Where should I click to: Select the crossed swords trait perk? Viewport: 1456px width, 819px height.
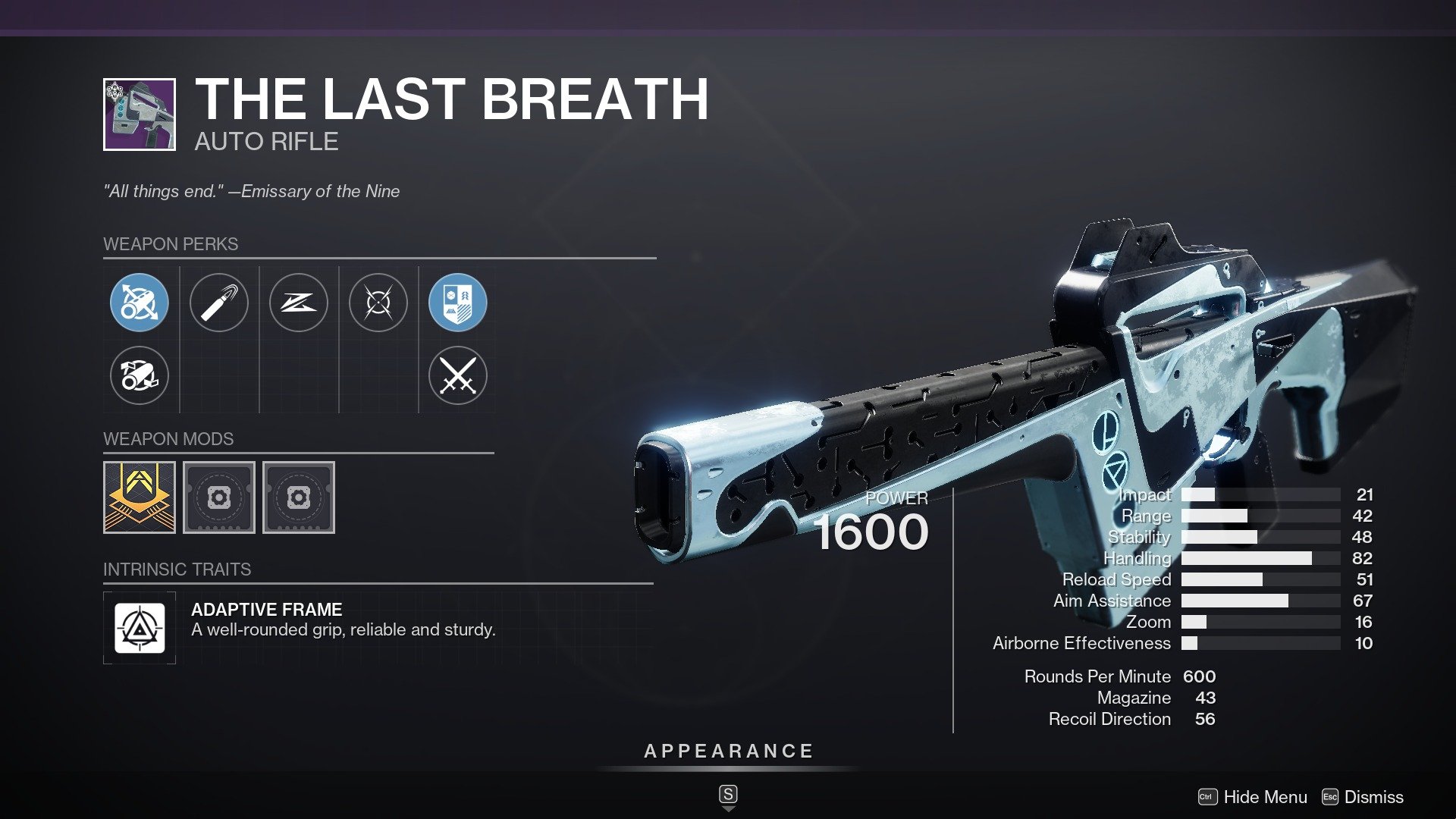coord(458,375)
